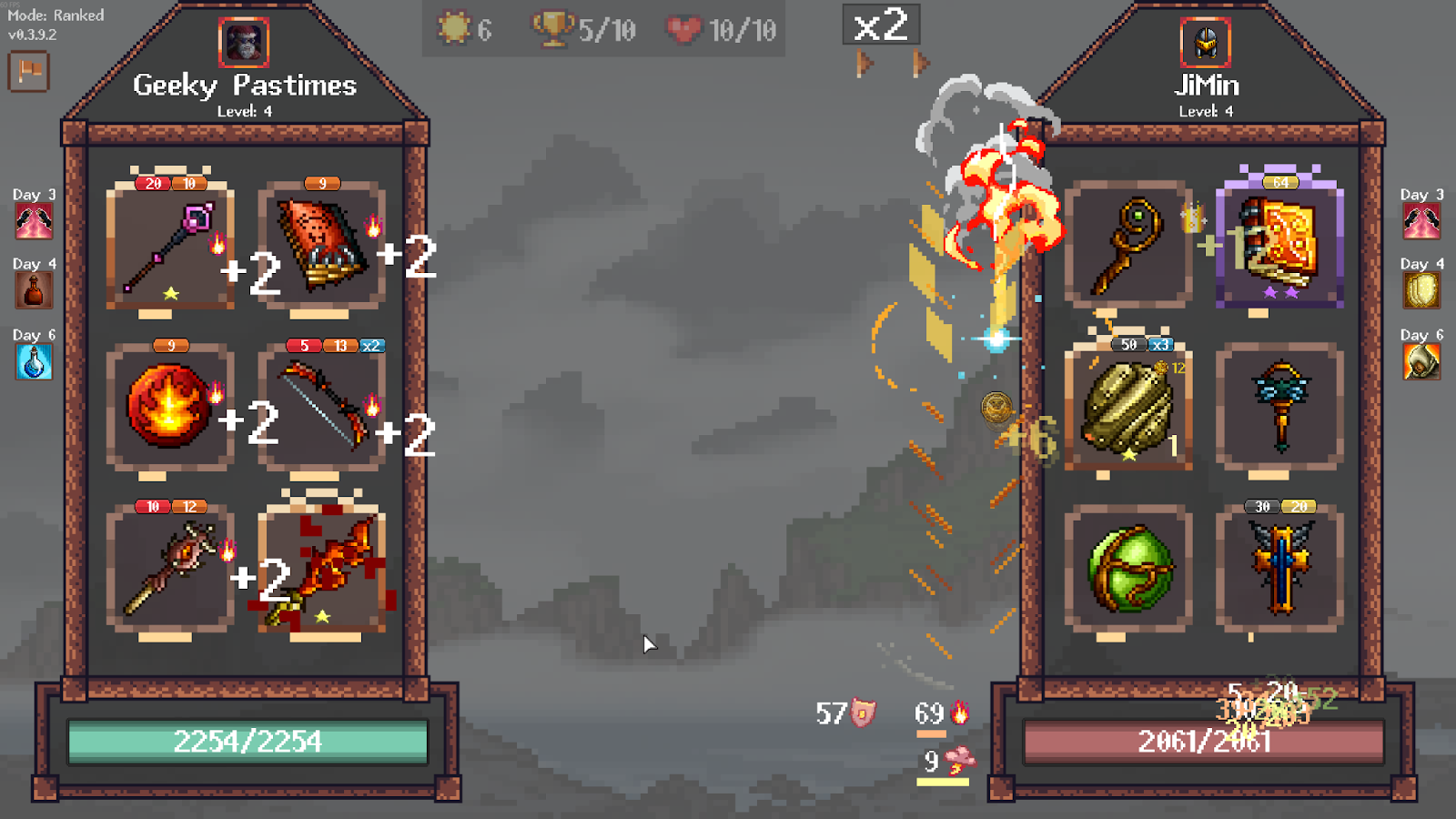Image resolution: width=1456 pixels, height=819 pixels.
Task: Inspect the spiked mace weapon
Action: click(x=170, y=569)
